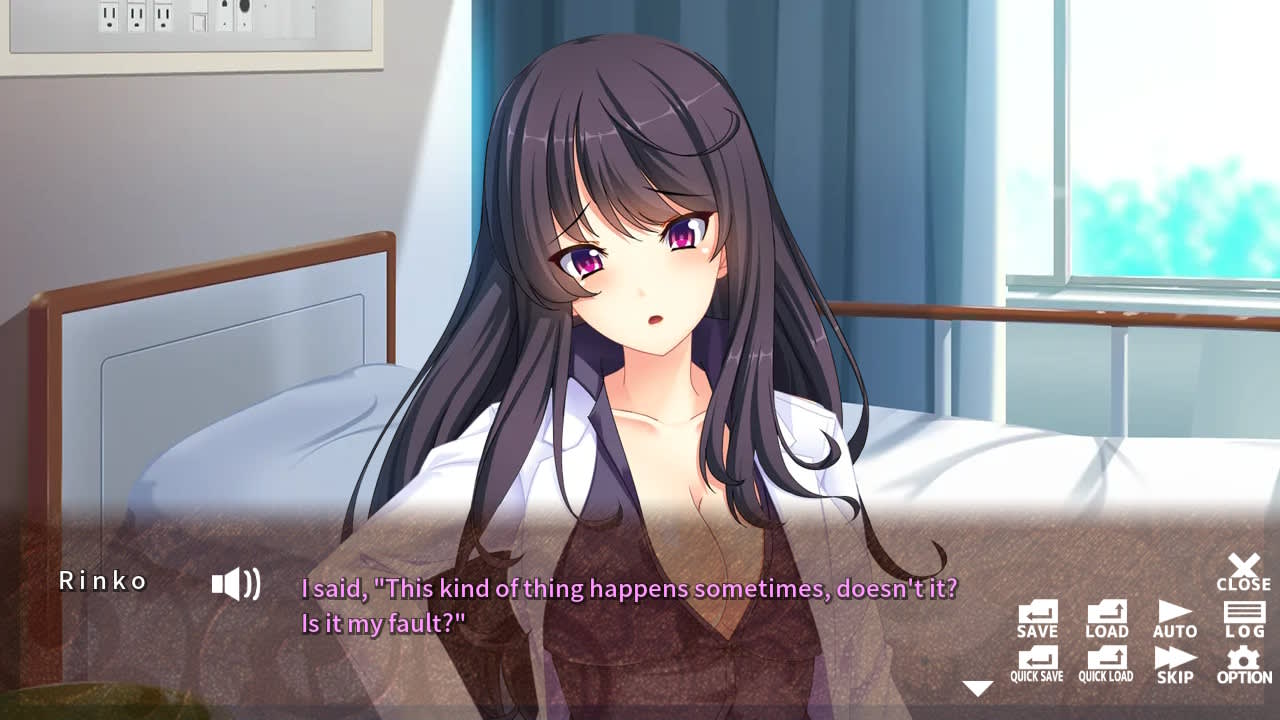Switch to the backlog view via LOG
Viewport: 1280px width, 720px height.
point(1243,619)
